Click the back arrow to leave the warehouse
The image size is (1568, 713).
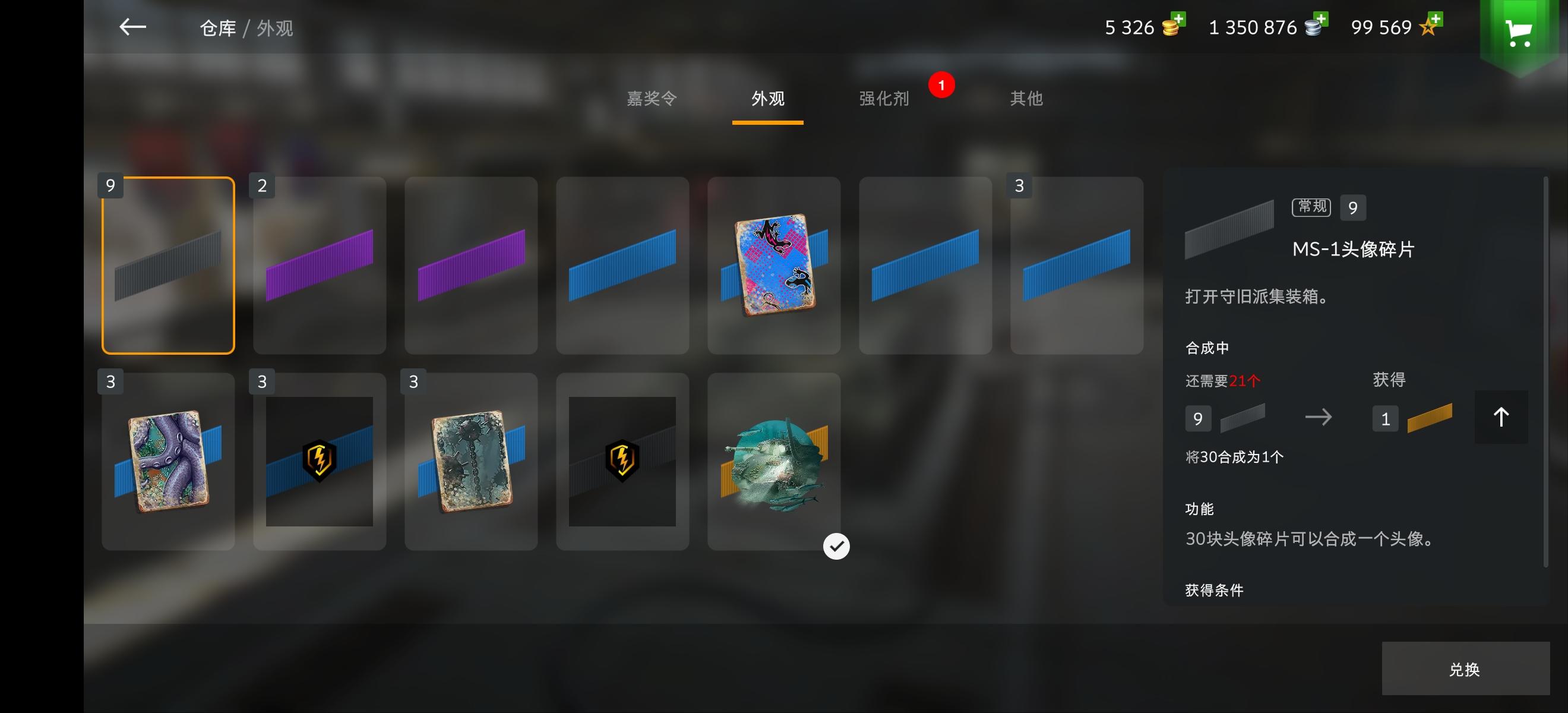coord(132,27)
